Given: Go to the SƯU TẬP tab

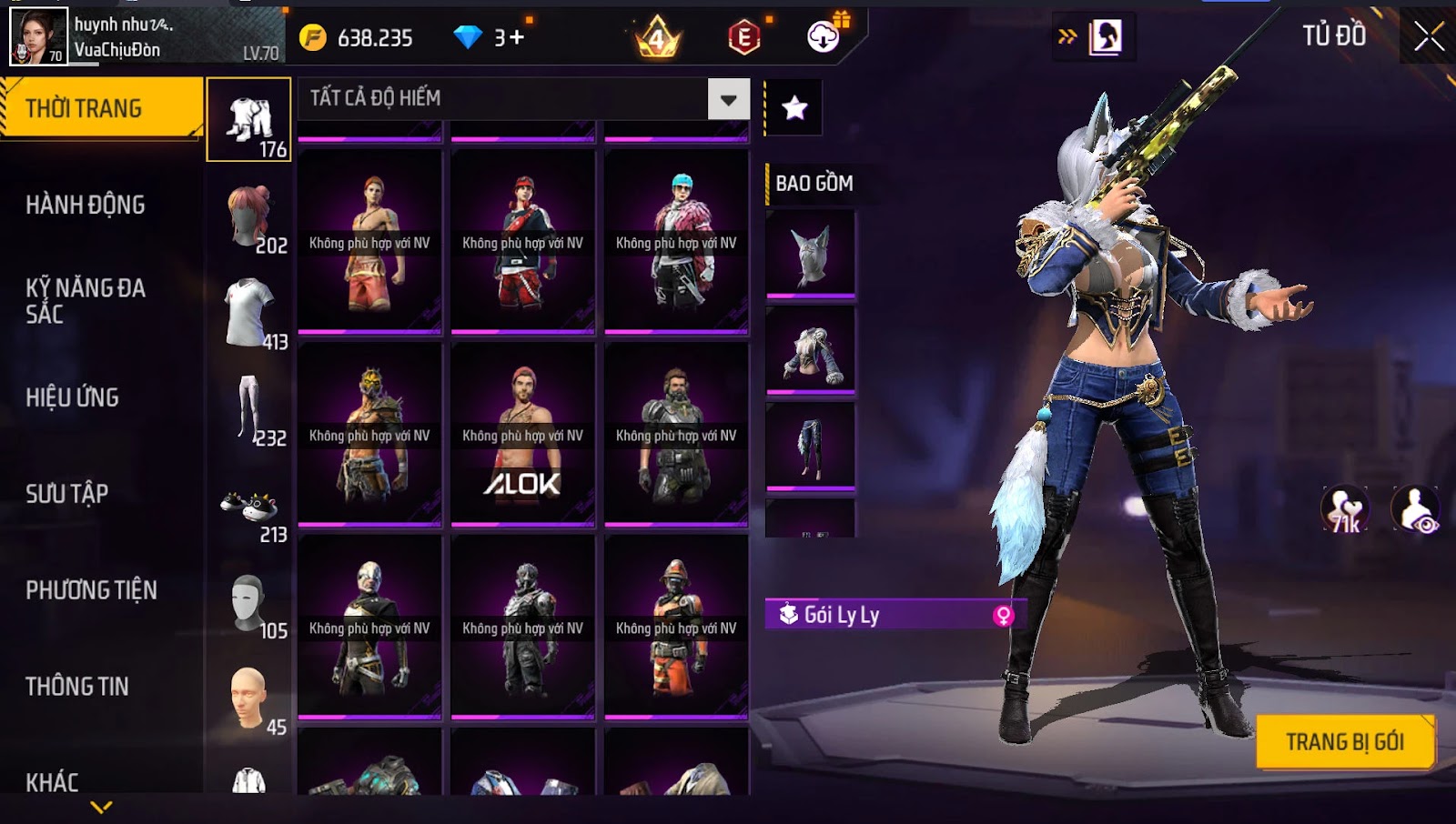Looking at the screenshot, I should point(67,494).
